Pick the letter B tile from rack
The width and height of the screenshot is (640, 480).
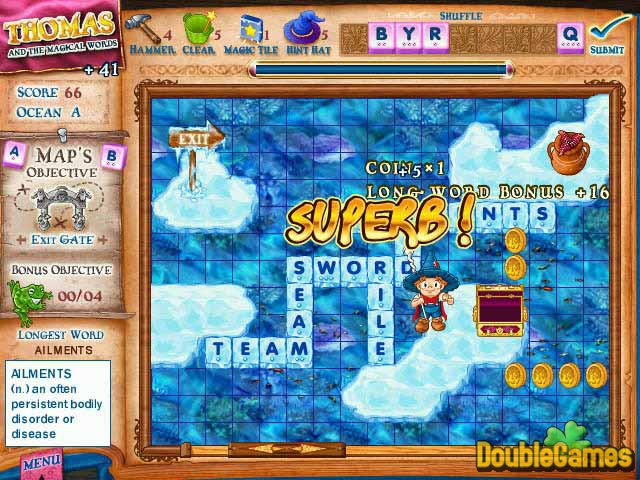tap(382, 36)
